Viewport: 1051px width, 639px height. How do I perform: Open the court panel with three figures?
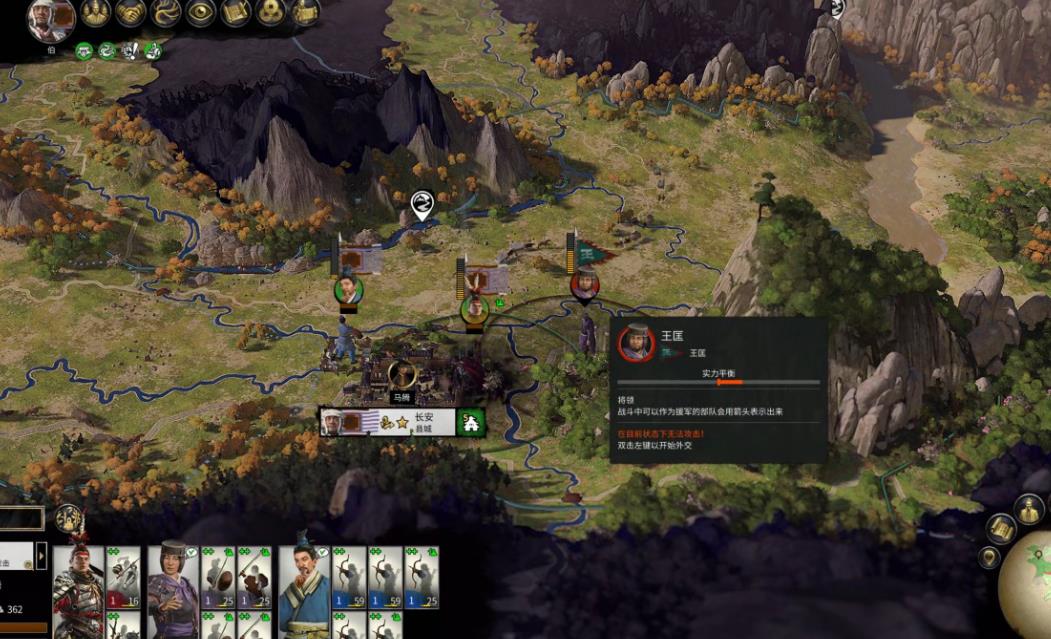click(96, 12)
